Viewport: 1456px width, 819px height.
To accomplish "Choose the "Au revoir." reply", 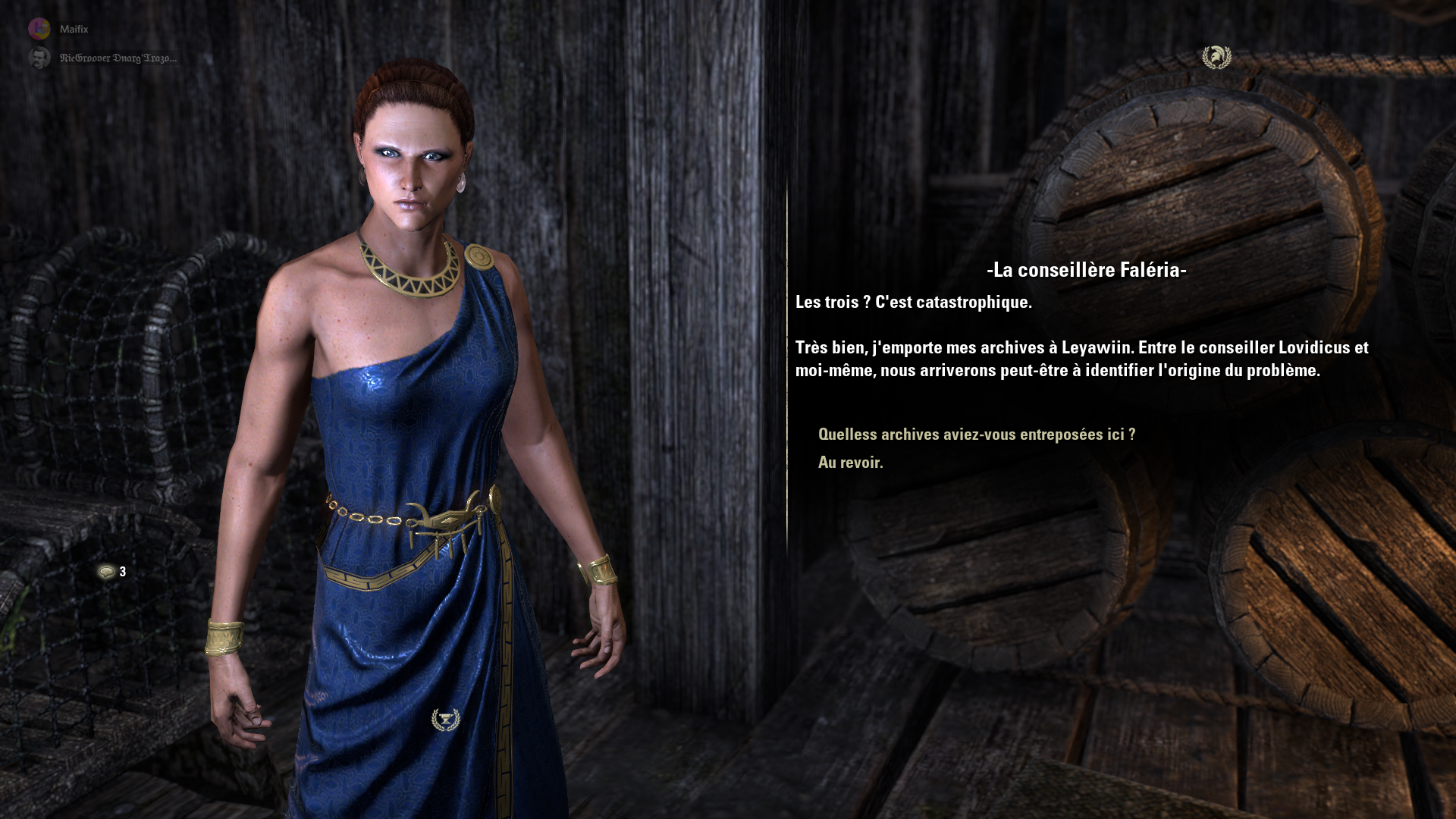I will pos(850,463).
